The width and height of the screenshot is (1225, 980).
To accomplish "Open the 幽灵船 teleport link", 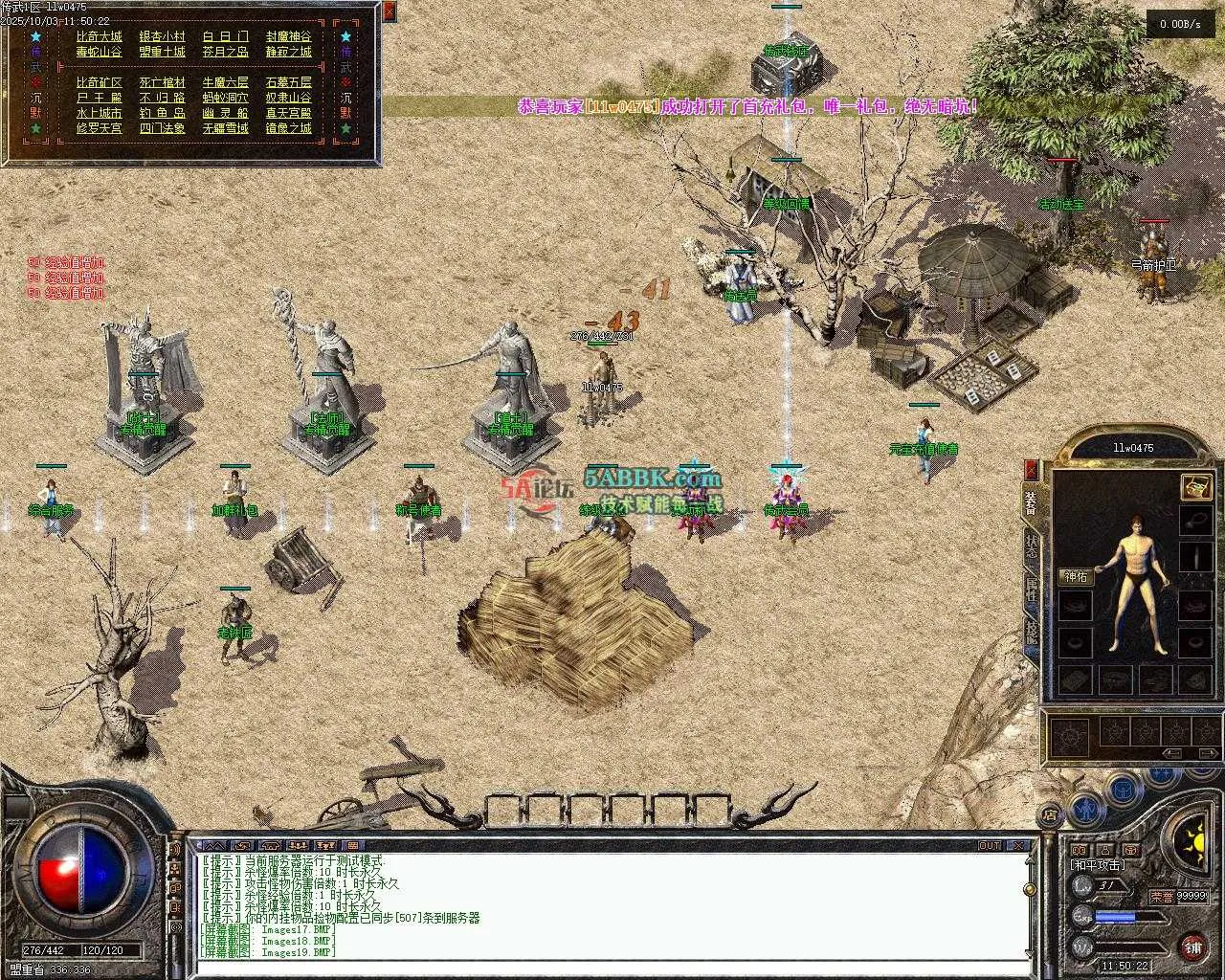I will coord(226,113).
